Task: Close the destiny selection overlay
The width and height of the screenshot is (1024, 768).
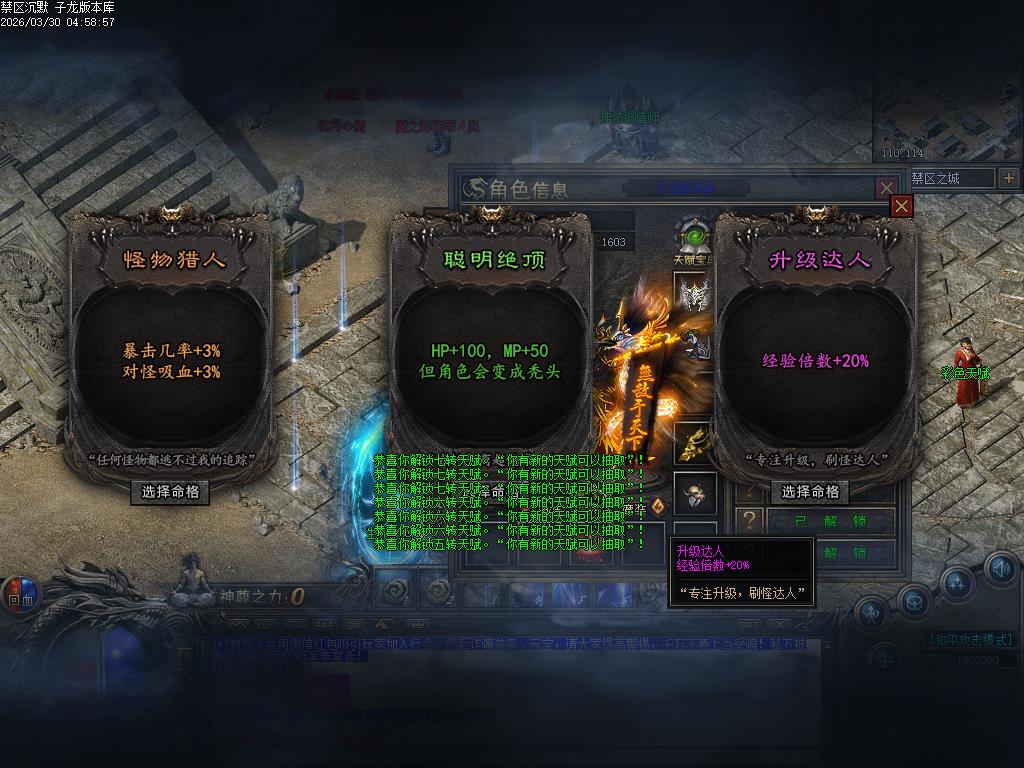Action: [902, 206]
